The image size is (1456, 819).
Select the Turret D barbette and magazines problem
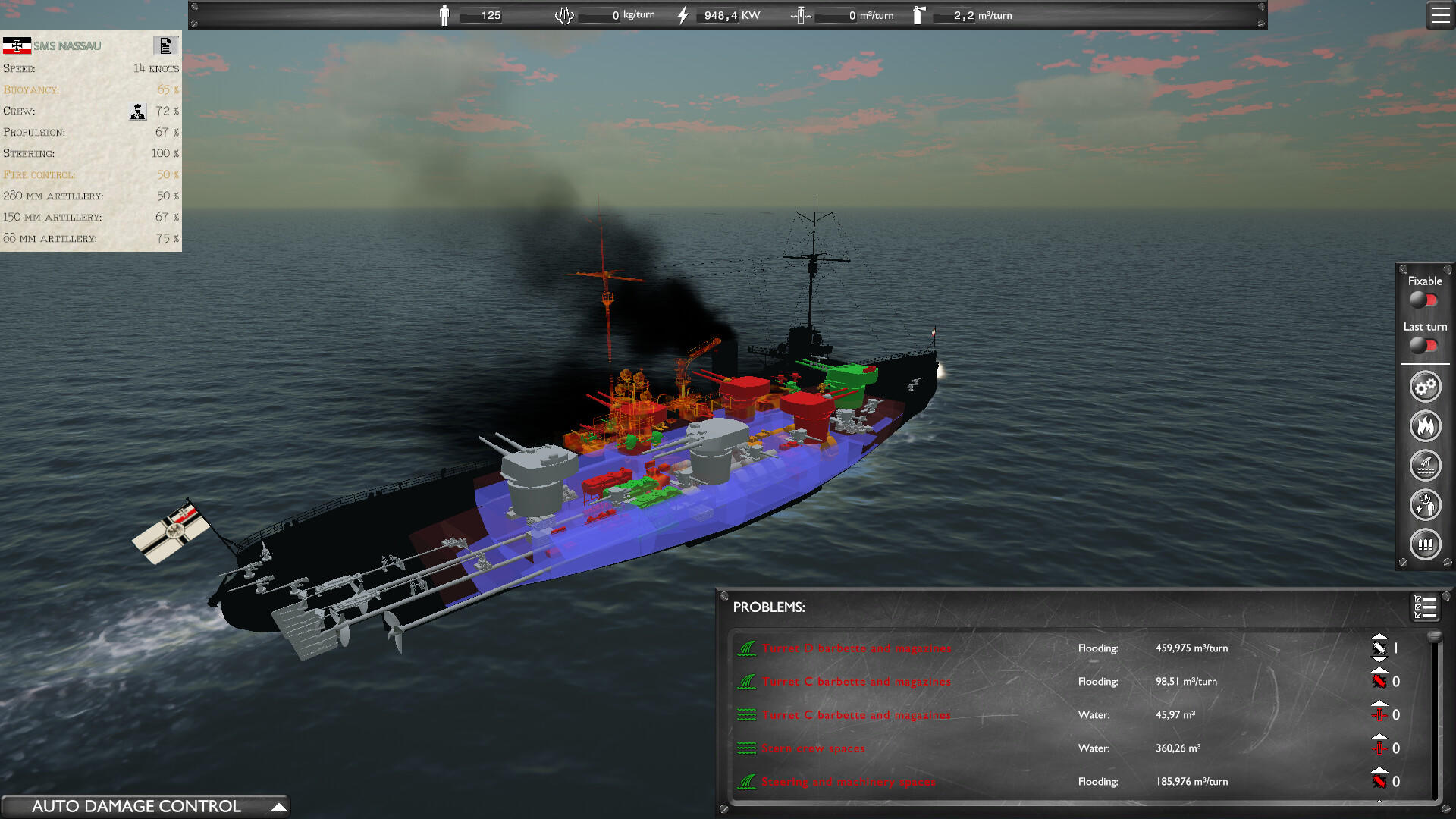point(856,648)
